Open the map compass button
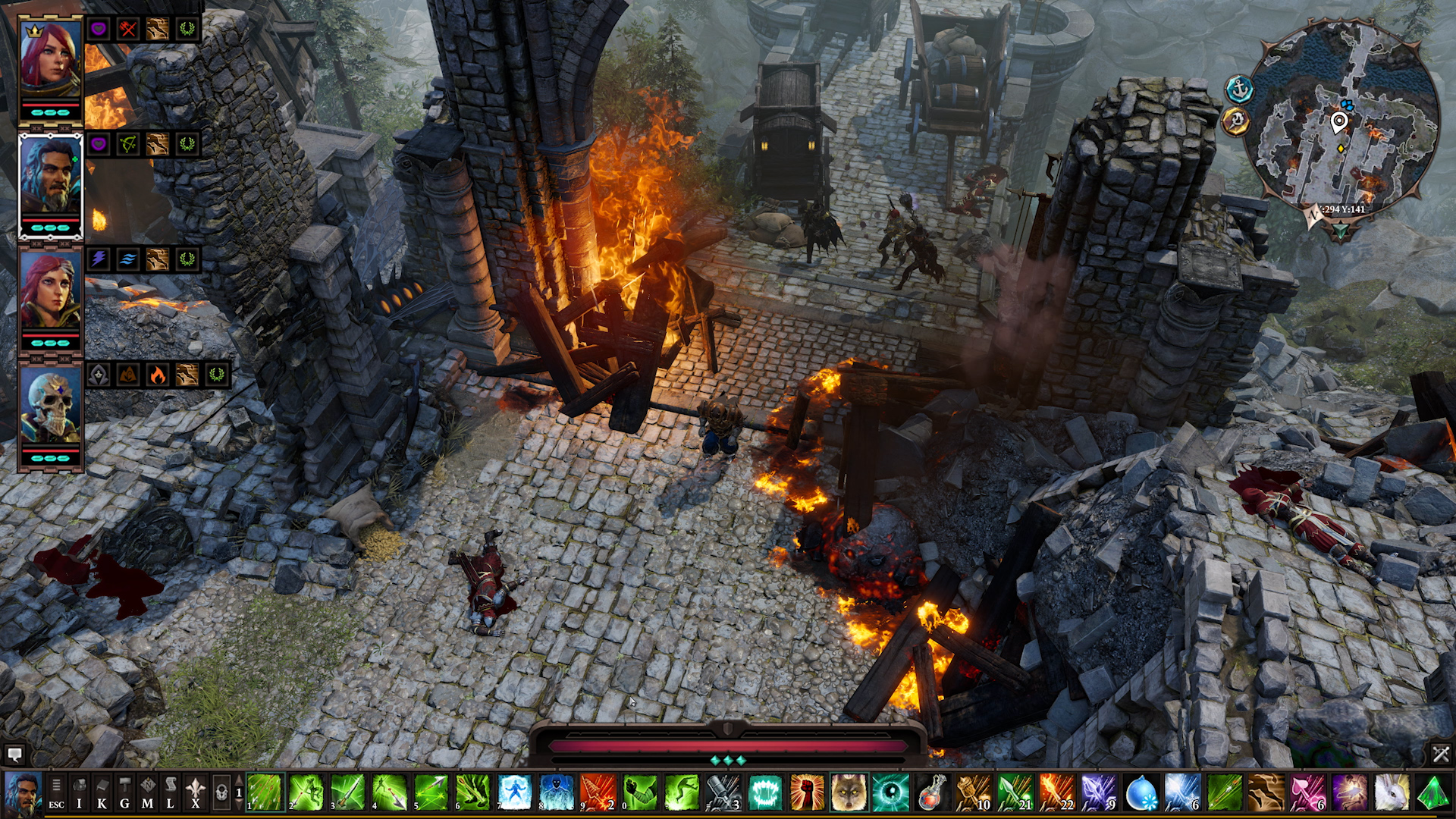Image resolution: width=1456 pixels, height=819 pixels. pyautogui.click(x=148, y=792)
